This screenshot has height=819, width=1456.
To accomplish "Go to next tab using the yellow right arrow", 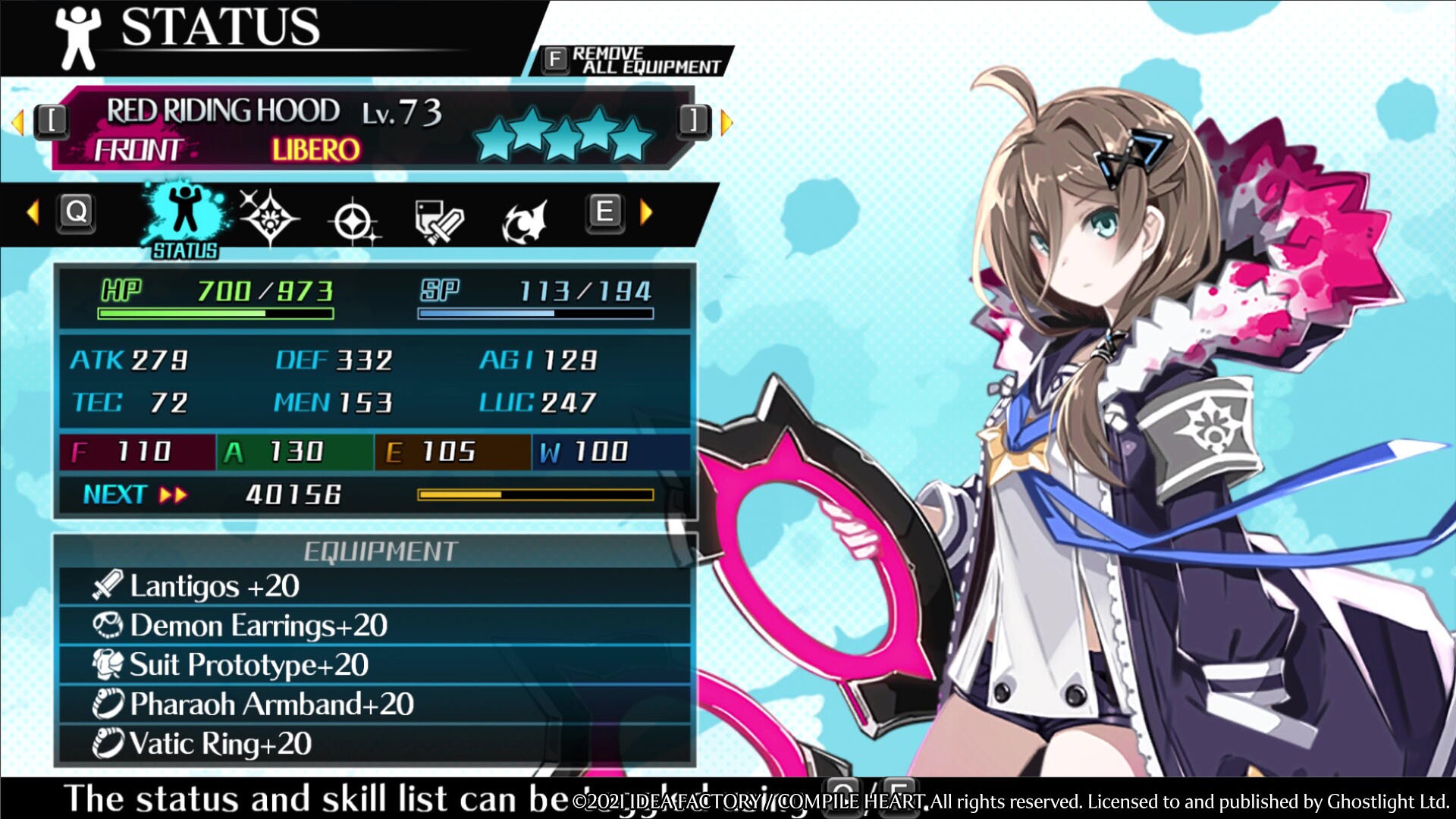I will [646, 212].
